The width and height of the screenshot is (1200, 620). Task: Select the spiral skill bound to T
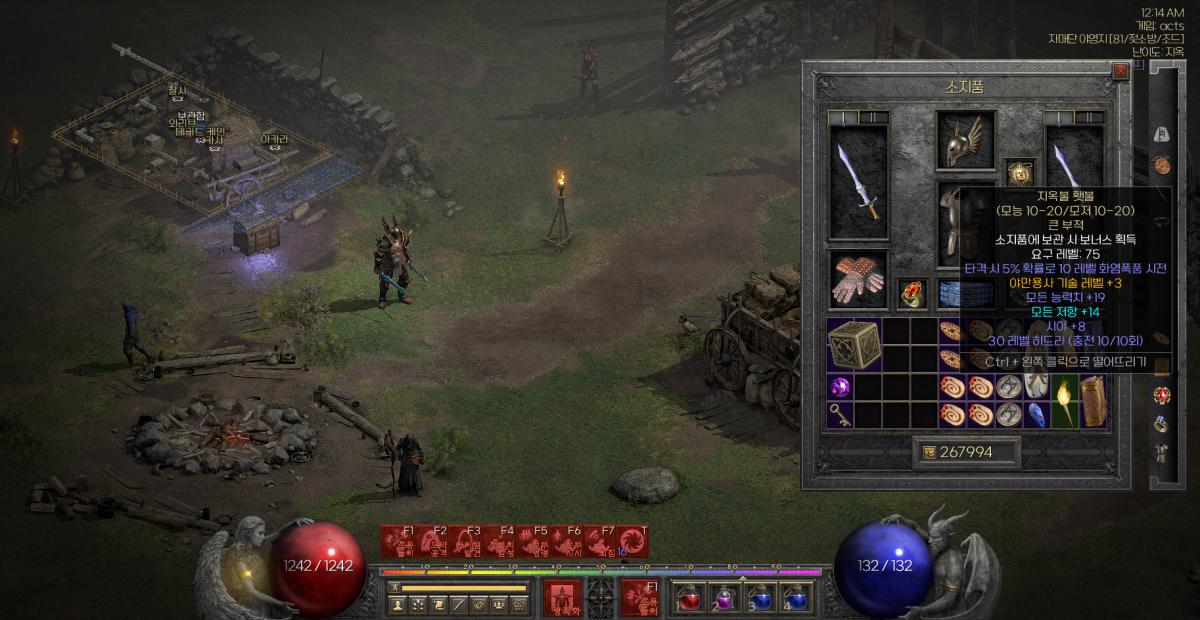pyautogui.click(x=633, y=541)
